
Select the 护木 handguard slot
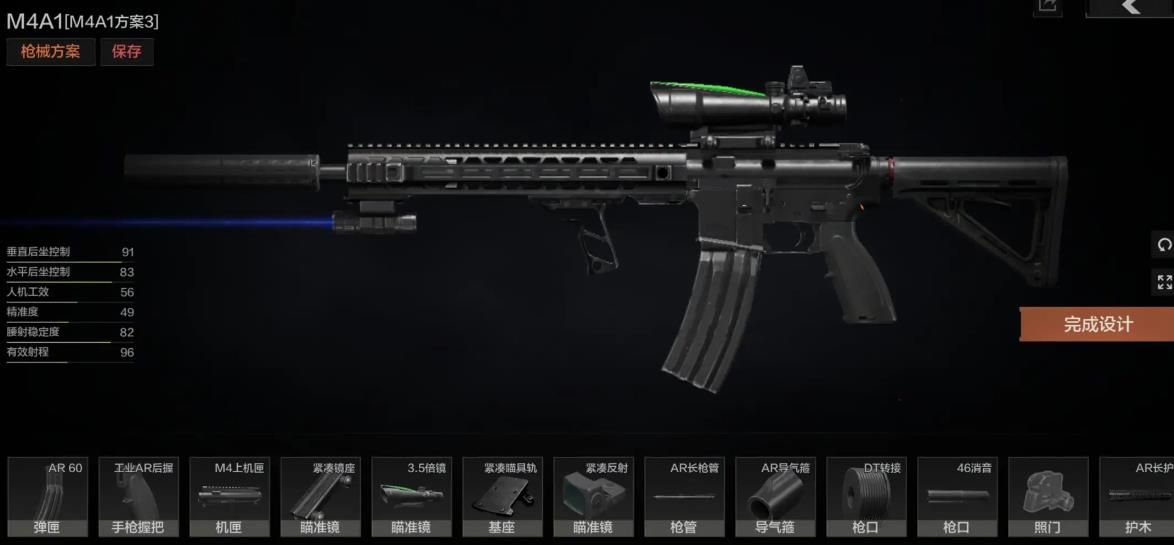1138,497
